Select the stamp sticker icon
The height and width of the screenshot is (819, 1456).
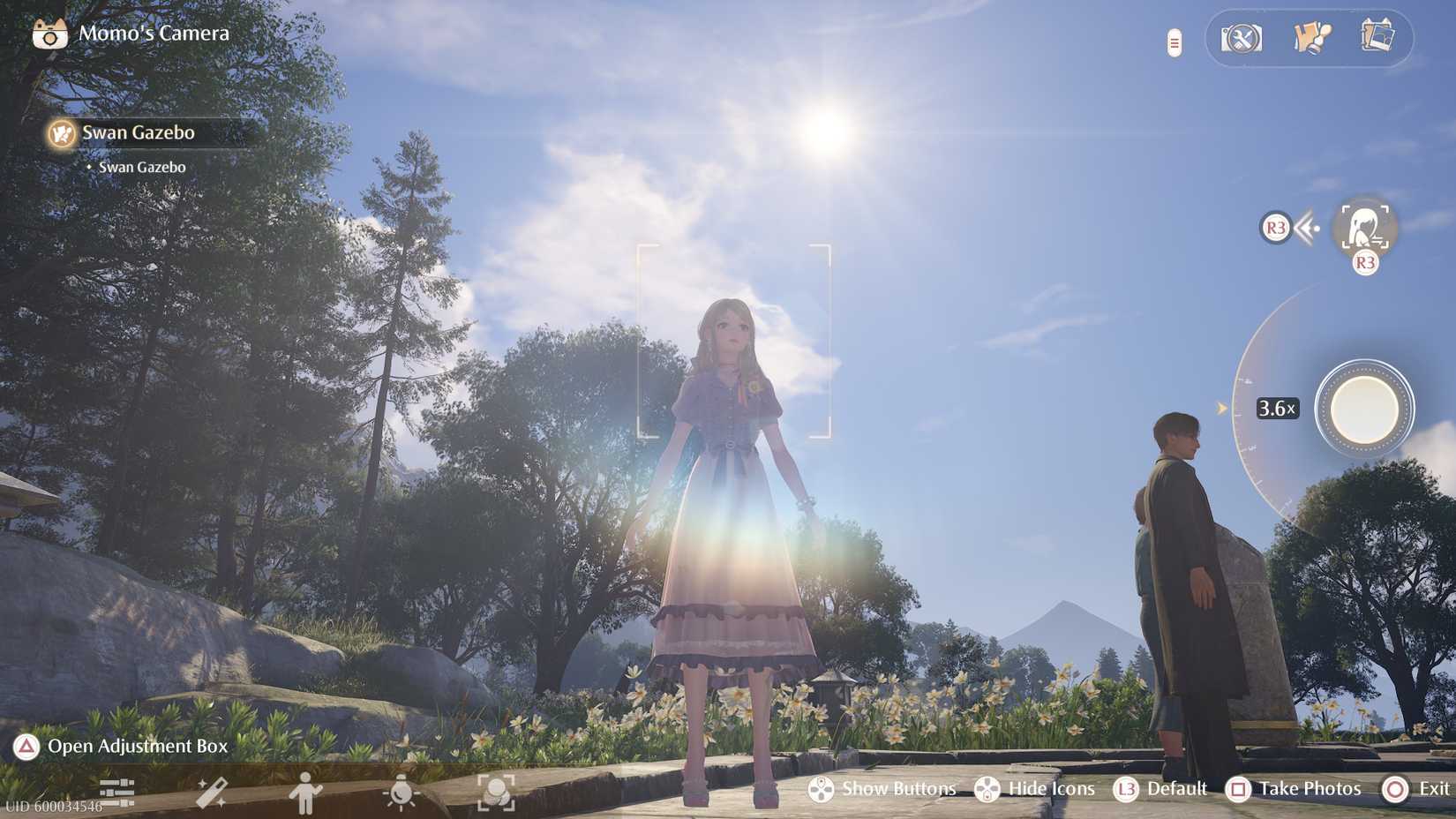click(x=1311, y=40)
